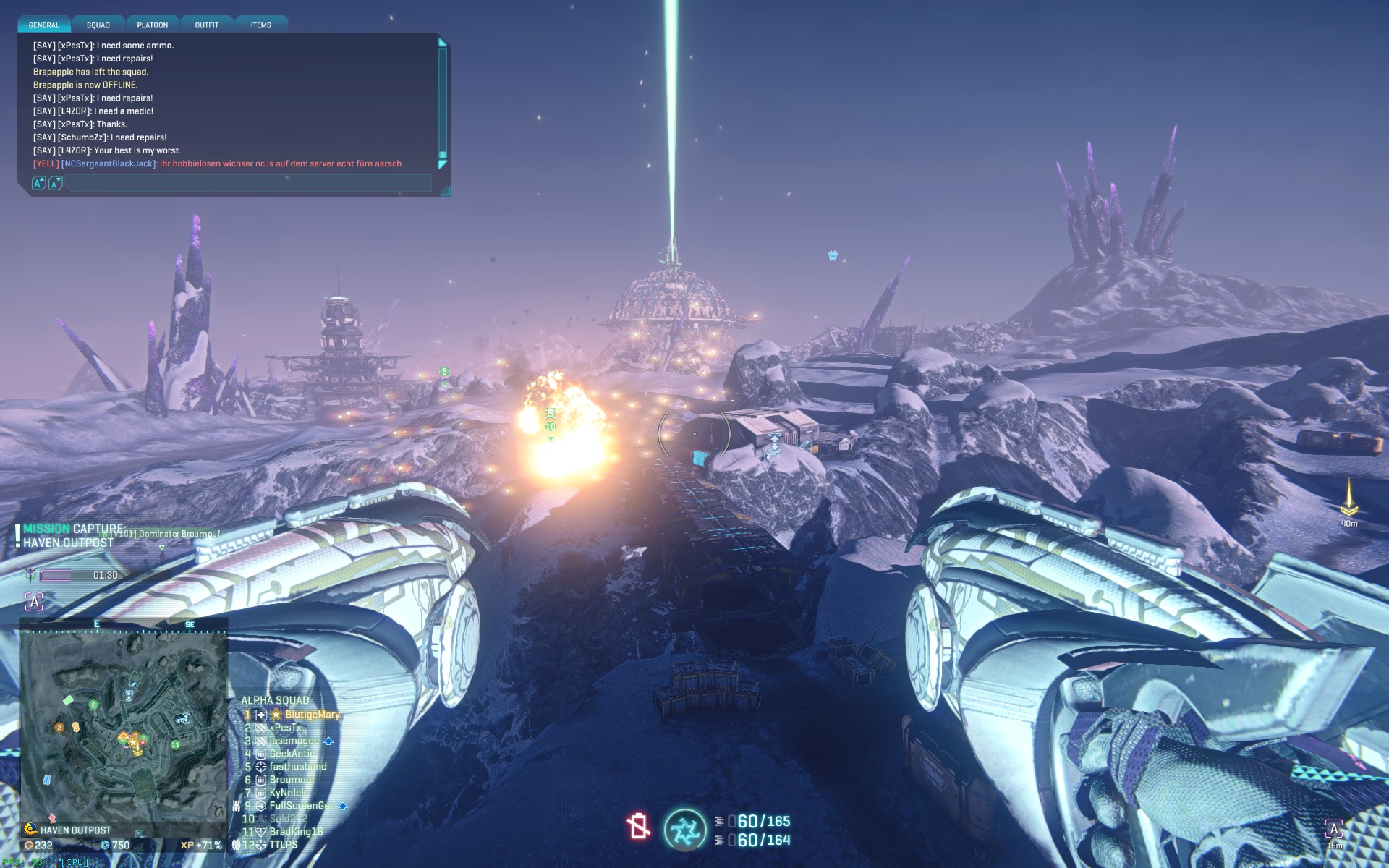Click the Alpha Squad header
The image size is (1389, 868).
[275, 700]
